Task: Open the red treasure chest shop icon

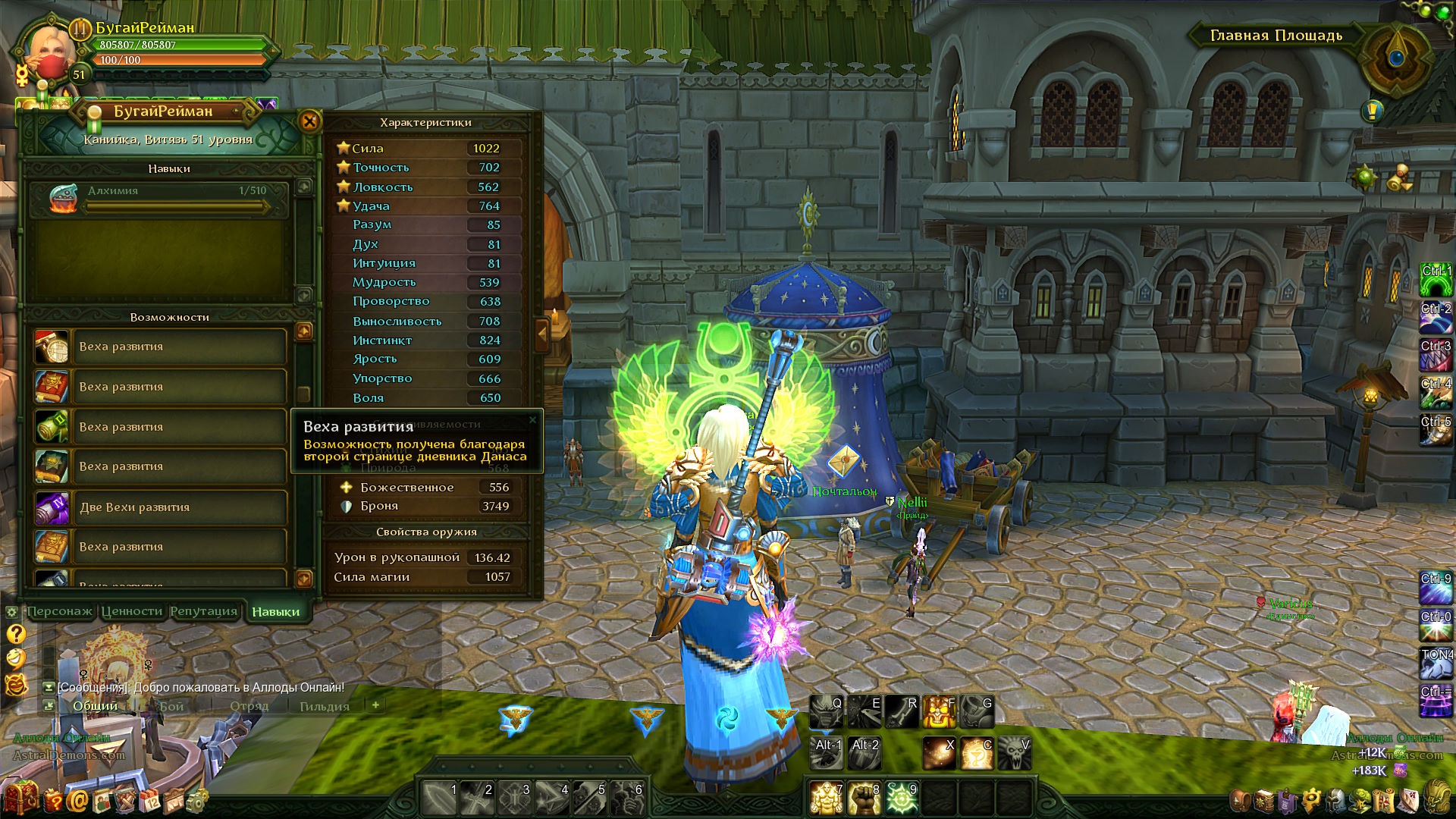Action: pyautogui.click(x=20, y=799)
